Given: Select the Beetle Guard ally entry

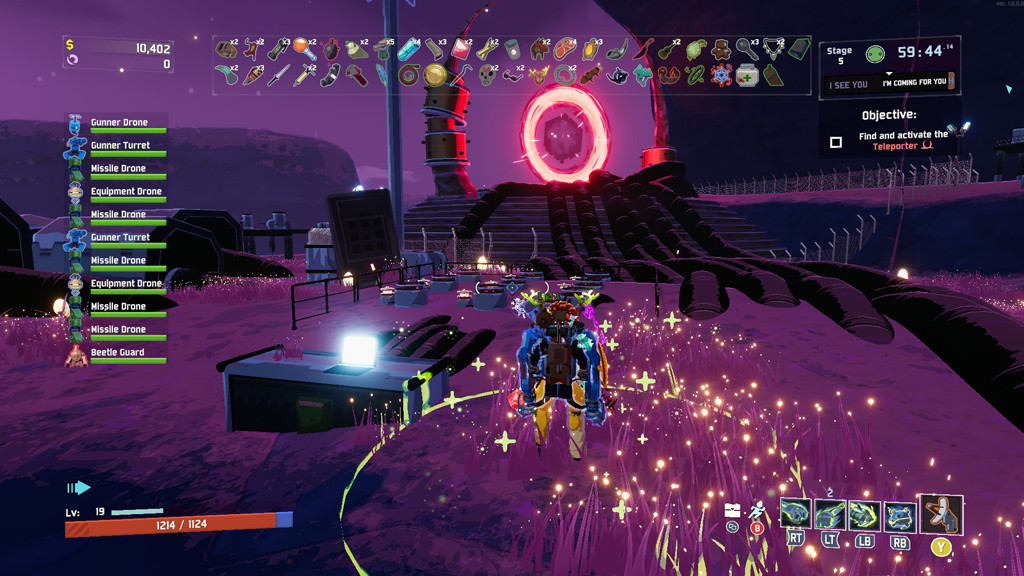Looking at the screenshot, I should click(x=117, y=354).
